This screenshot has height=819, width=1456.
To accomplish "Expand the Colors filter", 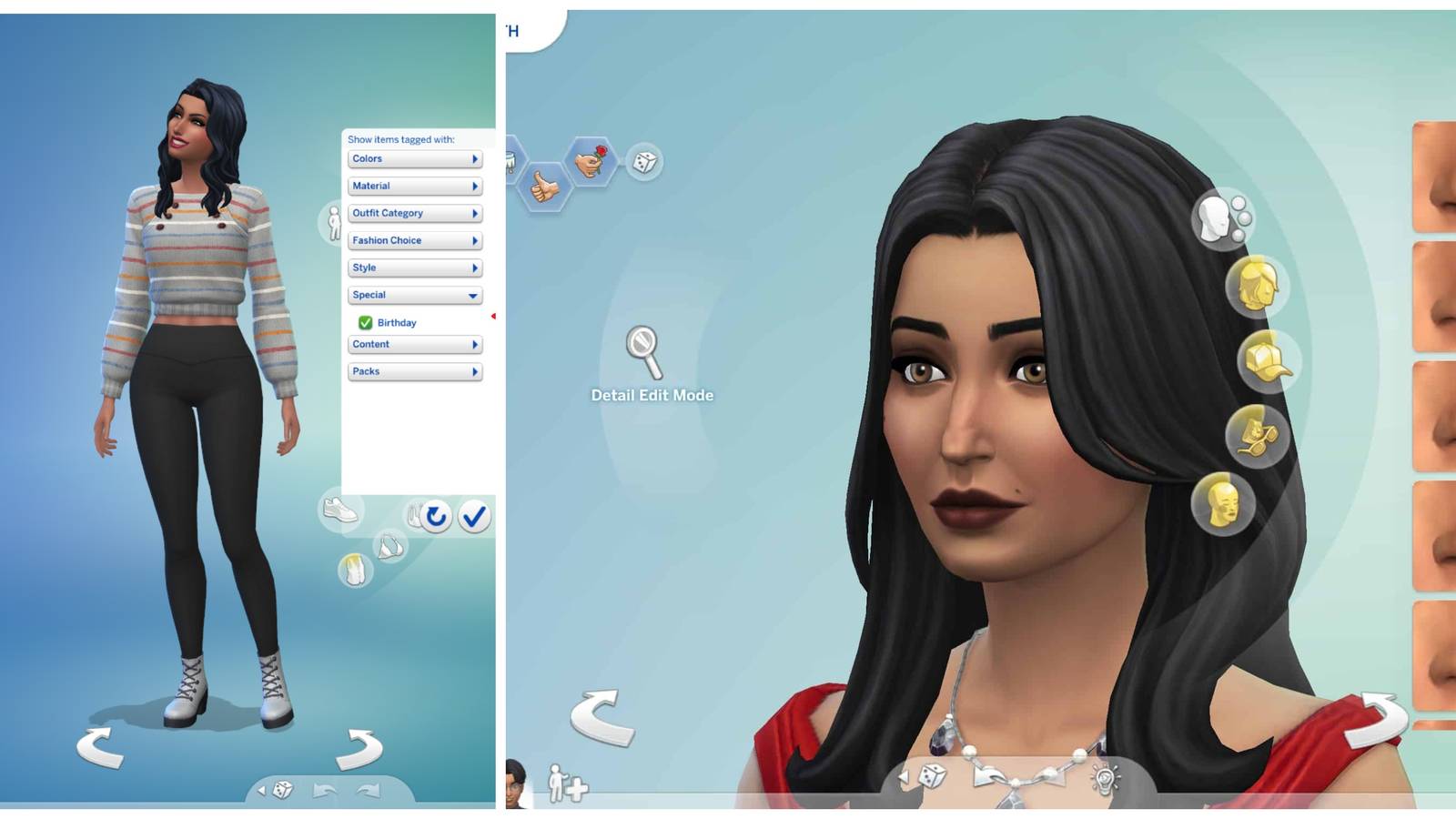I will click(x=414, y=158).
